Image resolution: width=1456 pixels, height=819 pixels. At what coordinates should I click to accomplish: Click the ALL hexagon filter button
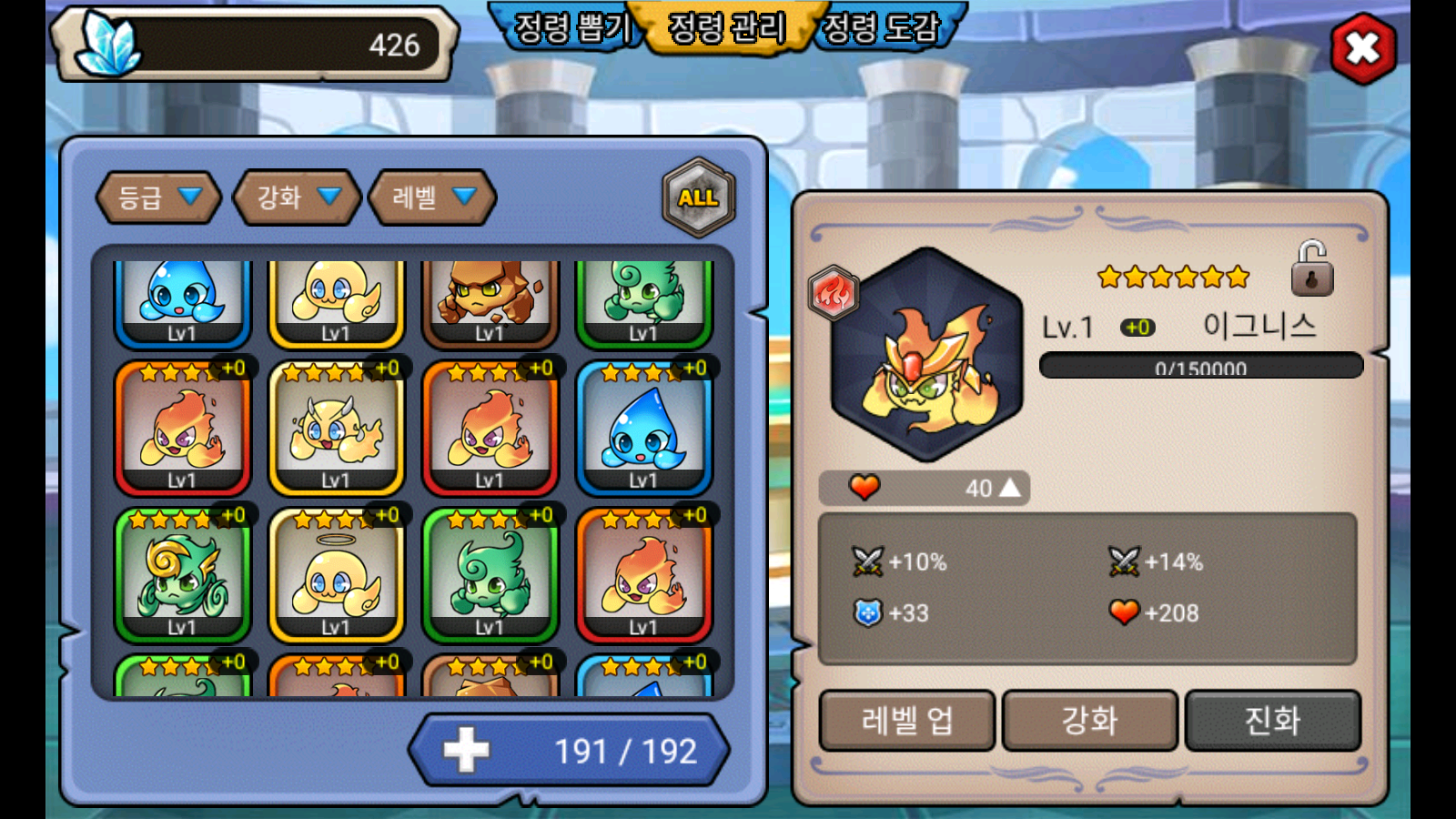[x=698, y=197]
